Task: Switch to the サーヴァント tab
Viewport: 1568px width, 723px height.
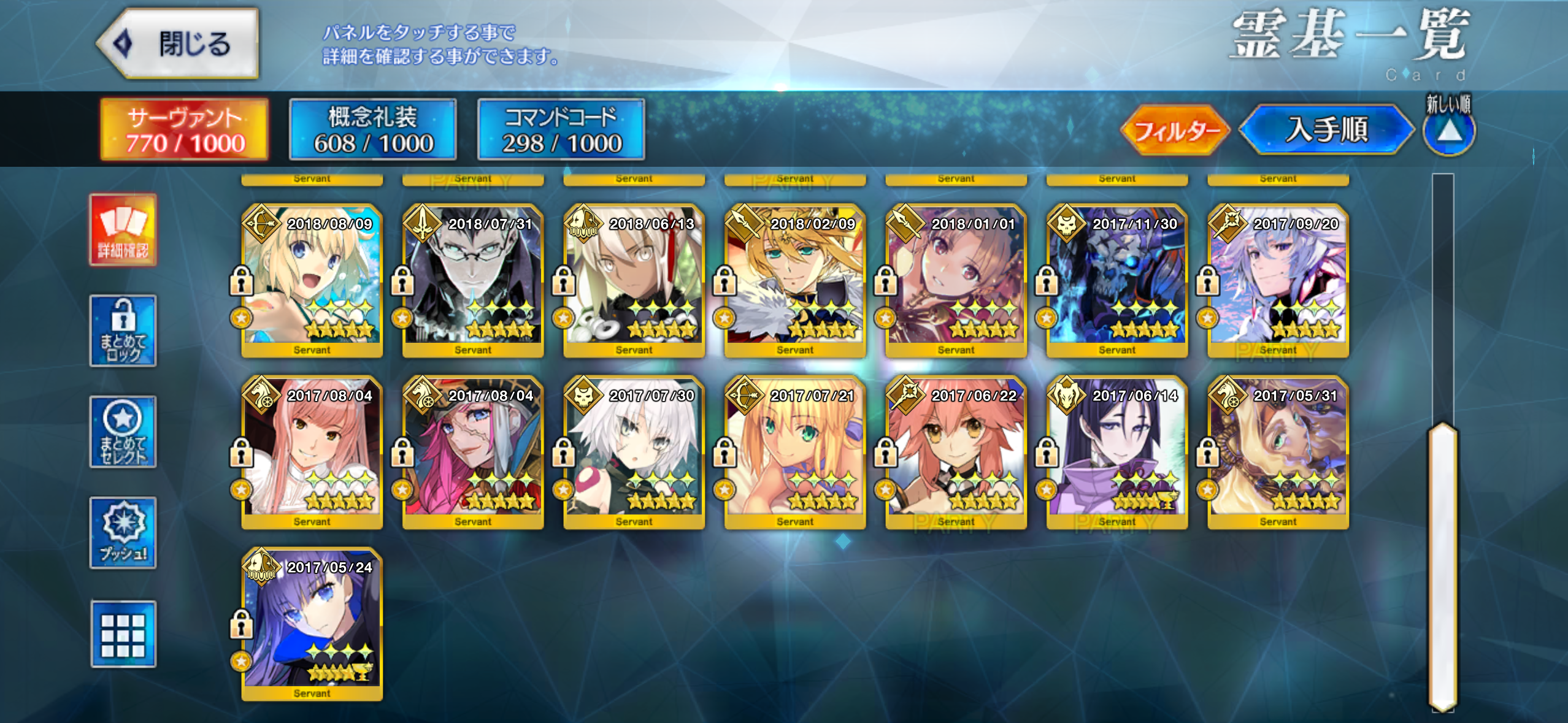Action: tap(185, 129)
